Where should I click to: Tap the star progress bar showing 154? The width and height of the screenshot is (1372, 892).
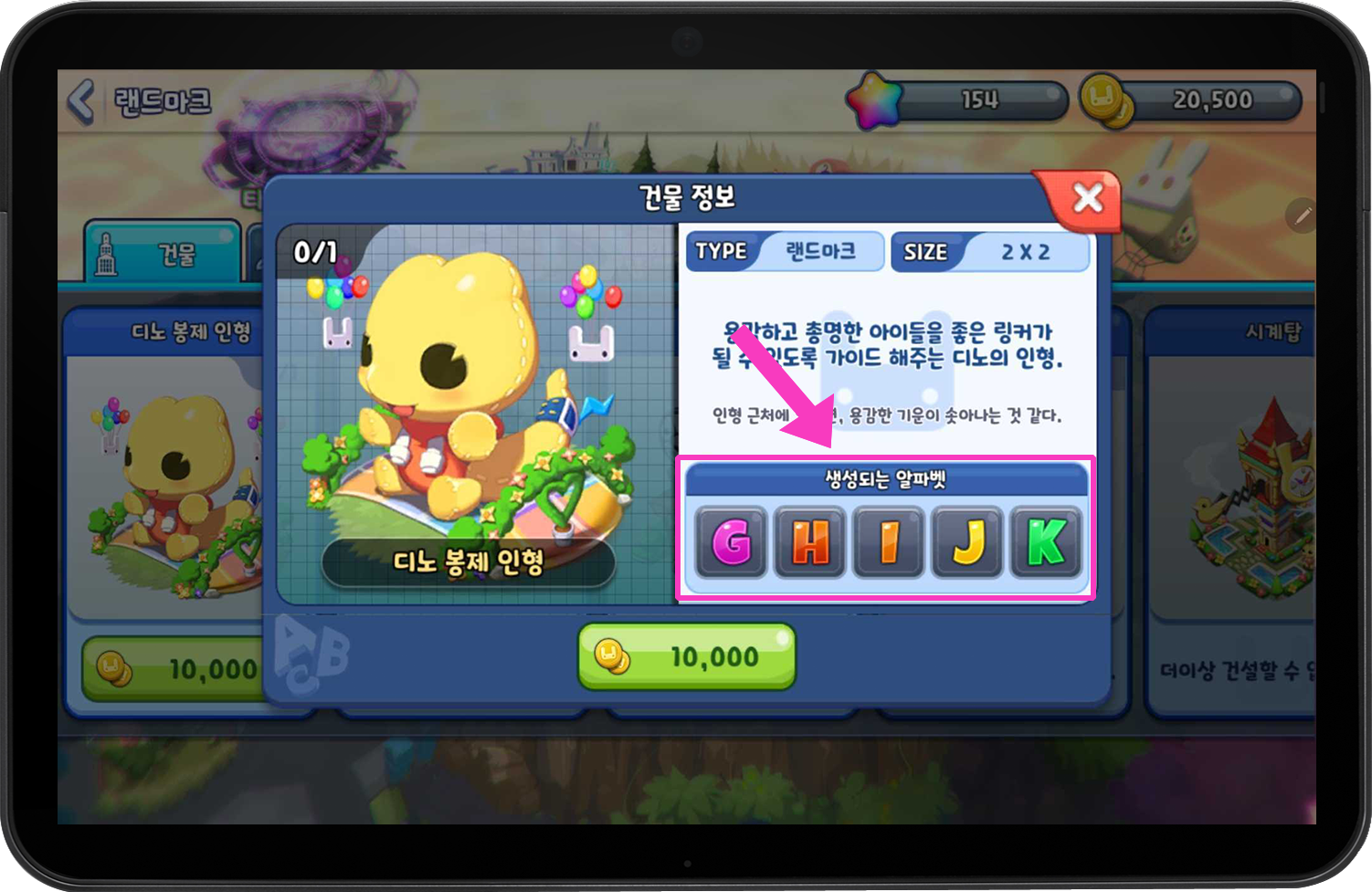(977, 100)
